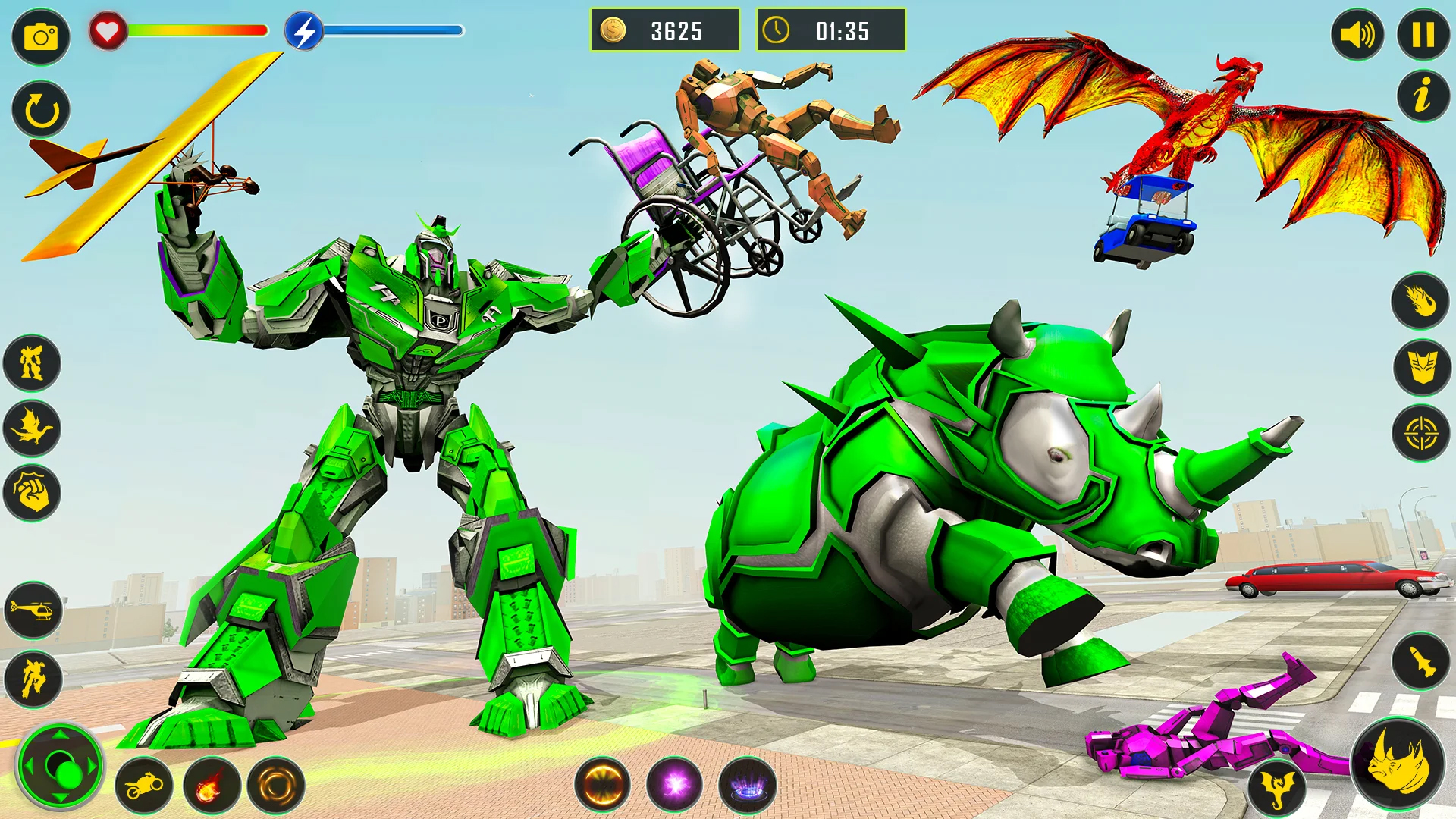Screen dimensions: 1456x819
Task: Activate the purple energy burst ability
Action: tap(674, 785)
